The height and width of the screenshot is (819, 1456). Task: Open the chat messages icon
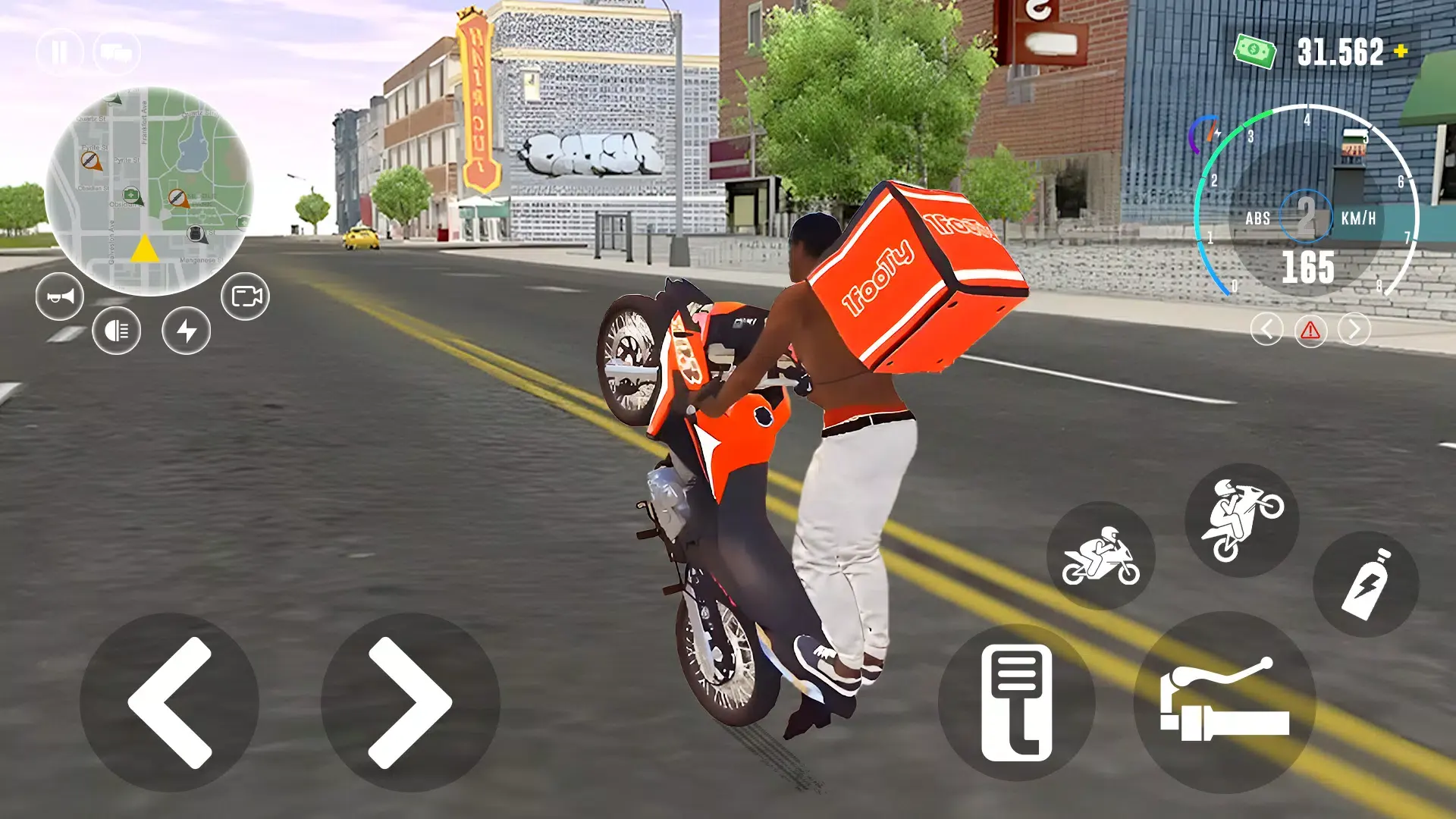pyautogui.click(x=116, y=51)
